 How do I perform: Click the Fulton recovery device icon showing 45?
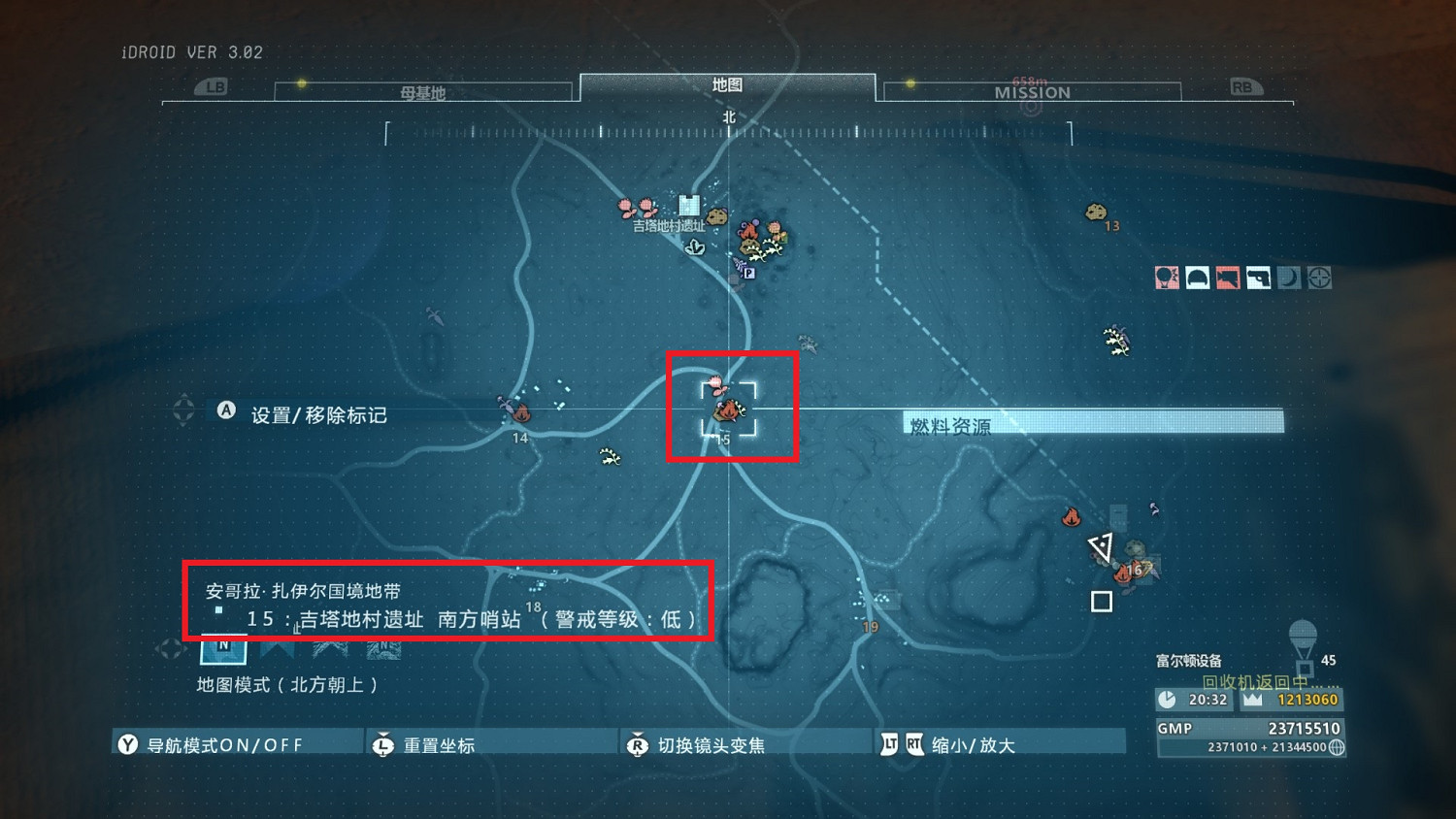pos(1304,640)
